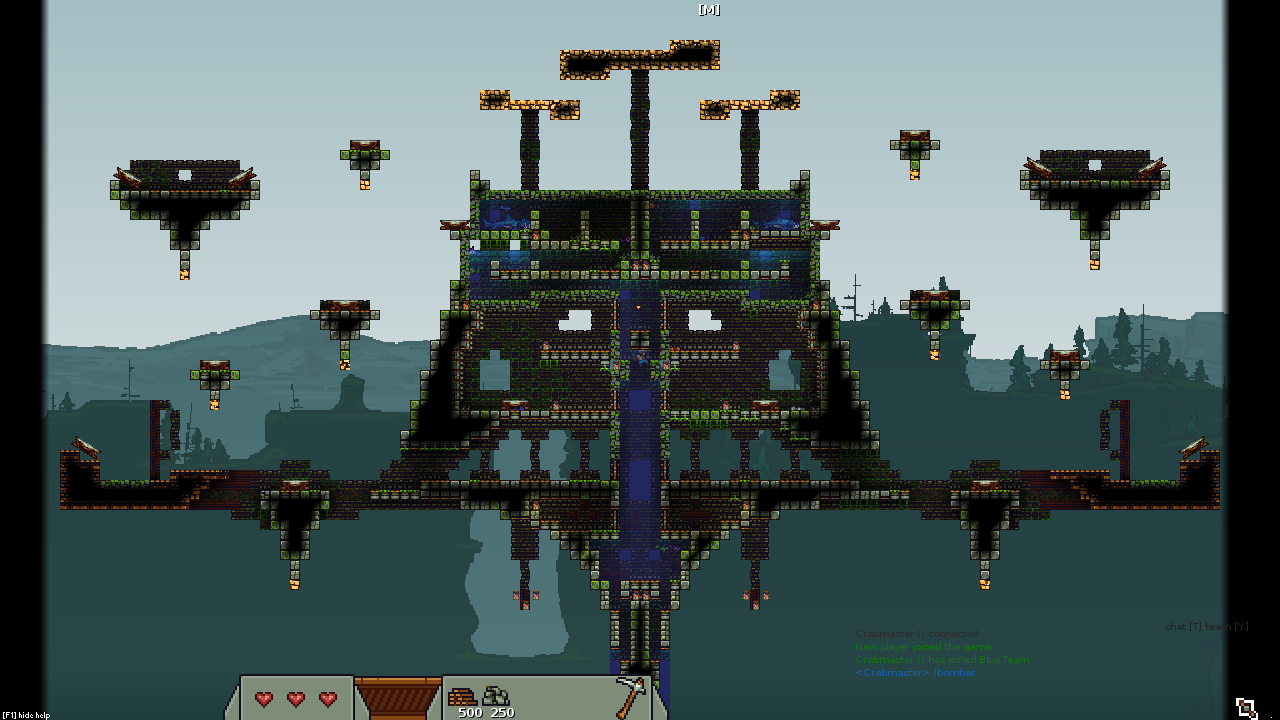Click the Crabmaster chat log messages
The width and height of the screenshot is (1280, 720).
[940, 653]
